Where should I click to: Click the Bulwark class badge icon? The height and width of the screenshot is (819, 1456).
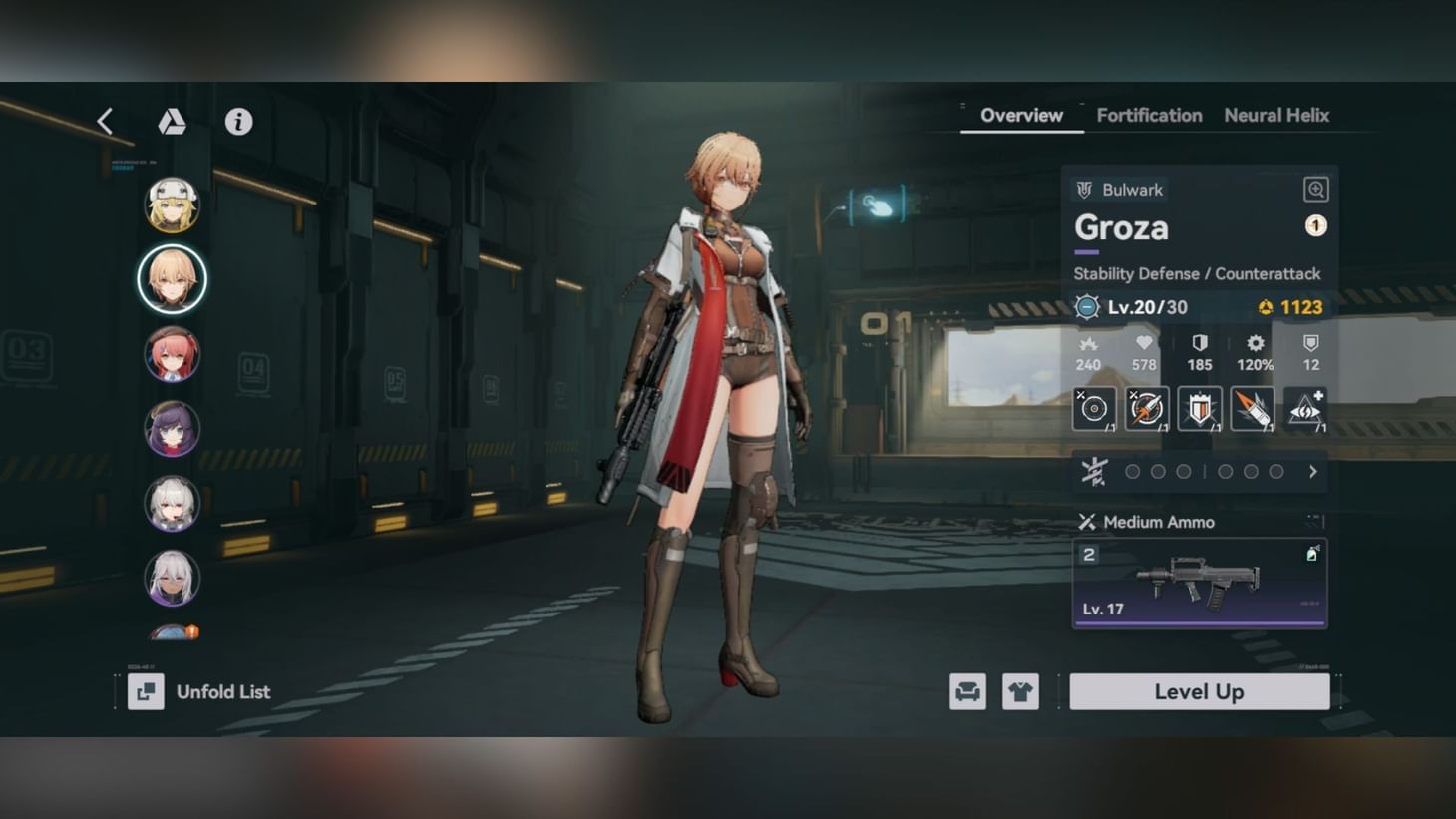point(1087,189)
